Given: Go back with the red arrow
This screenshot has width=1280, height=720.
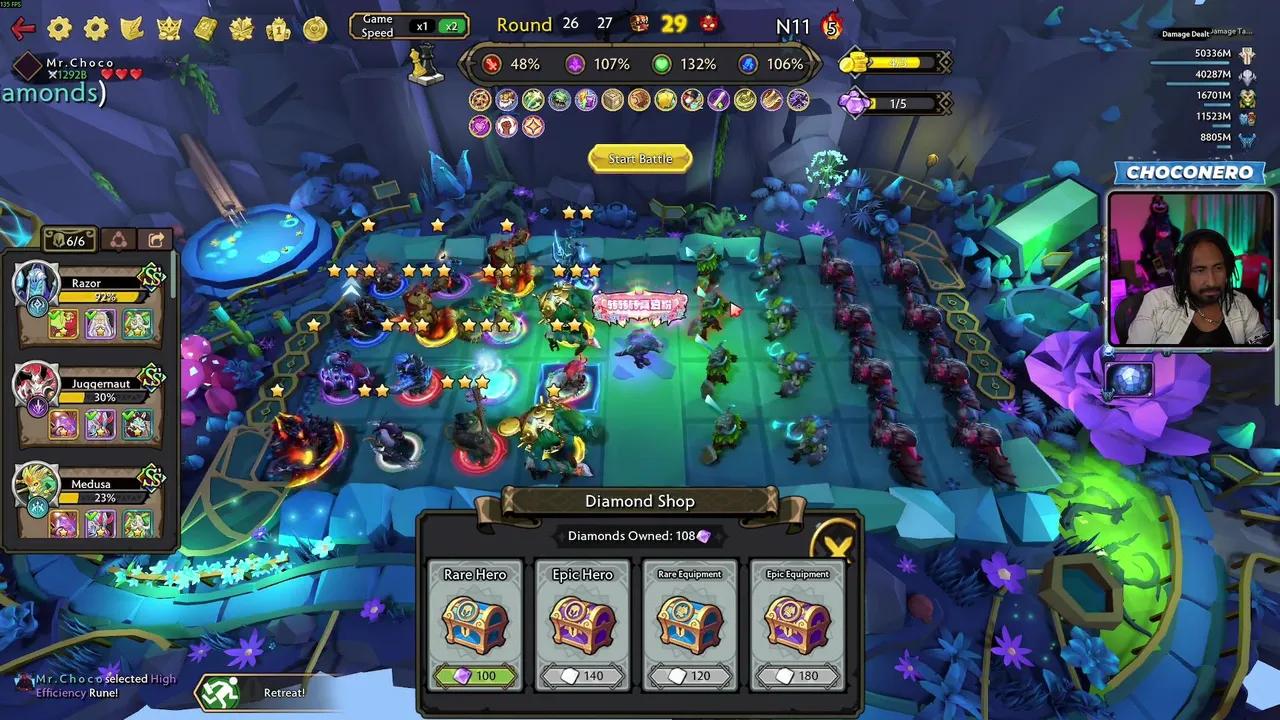Looking at the screenshot, I should [x=22, y=29].
